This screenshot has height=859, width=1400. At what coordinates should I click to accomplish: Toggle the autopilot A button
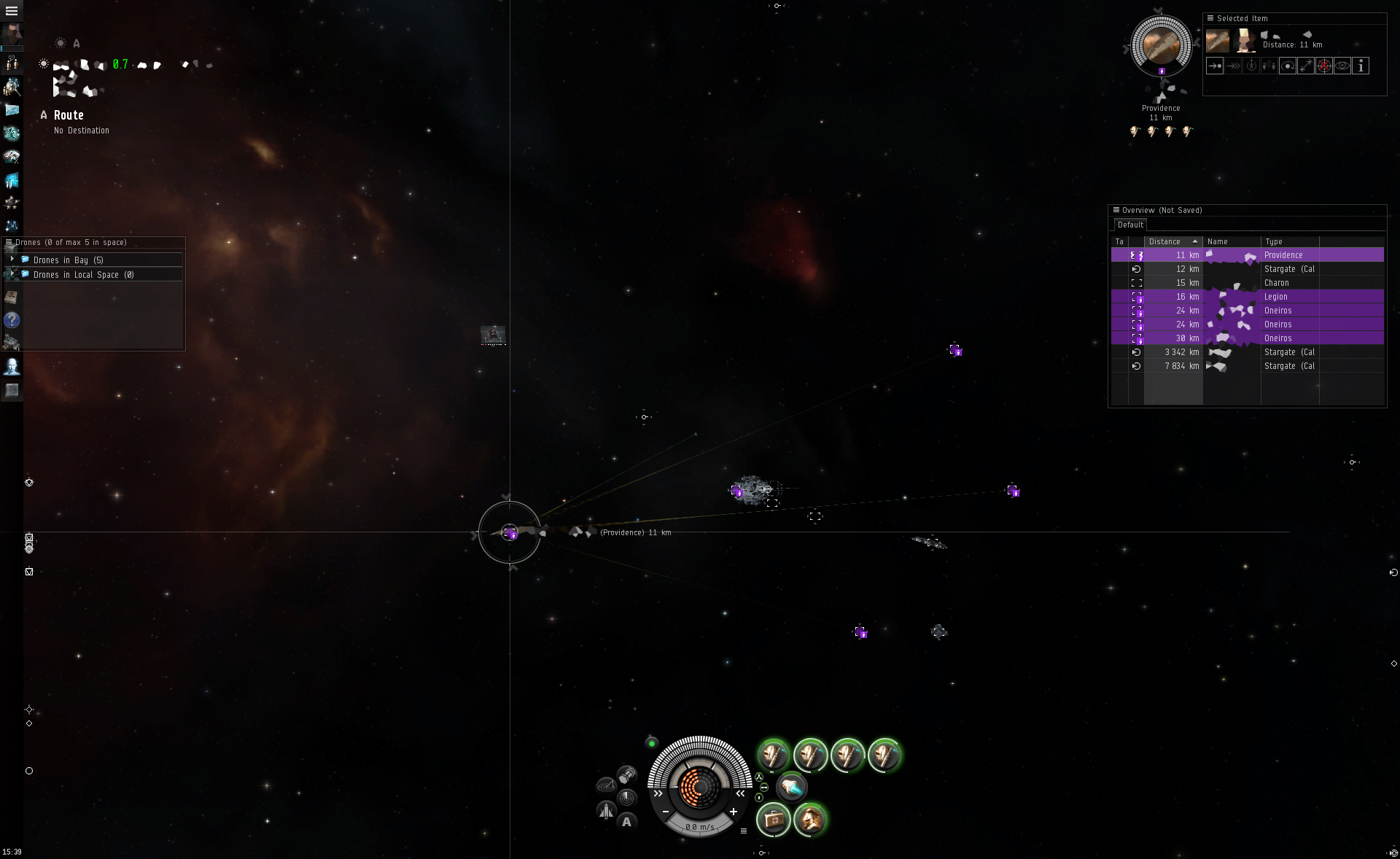626,823
